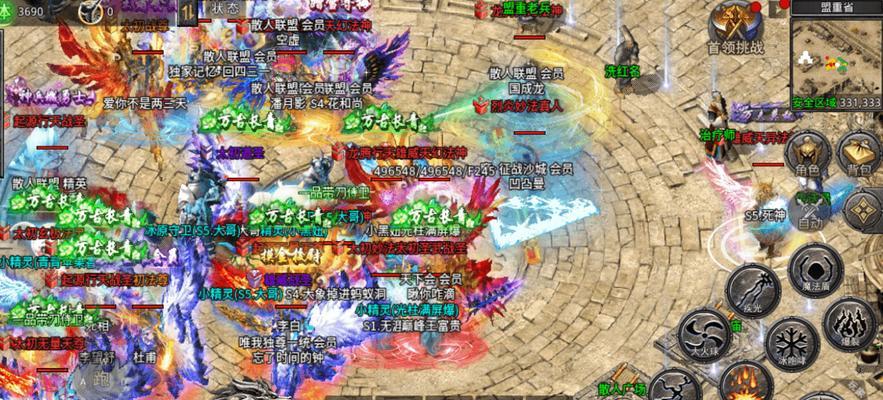883x400 pixels.
Task: Open the 状态 status button
Action: [225, 8]
